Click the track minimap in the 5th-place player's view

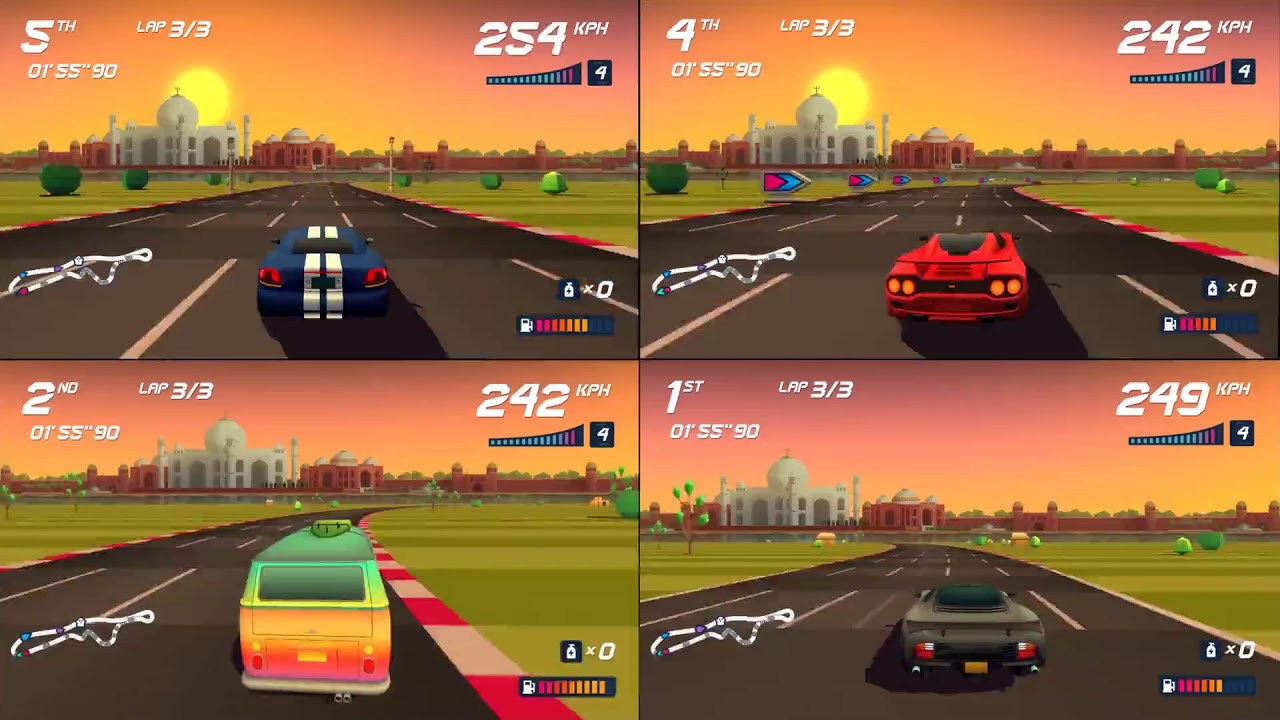point(80,271)
